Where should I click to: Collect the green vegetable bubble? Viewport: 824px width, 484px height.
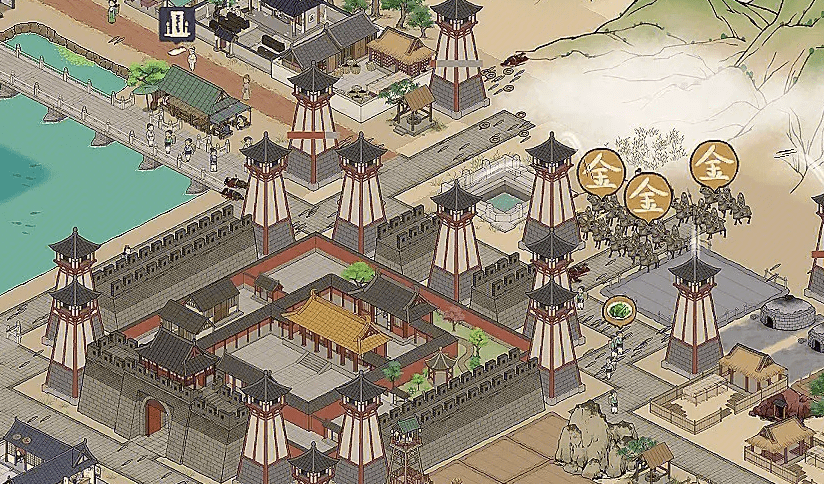[x=620, y=309]
